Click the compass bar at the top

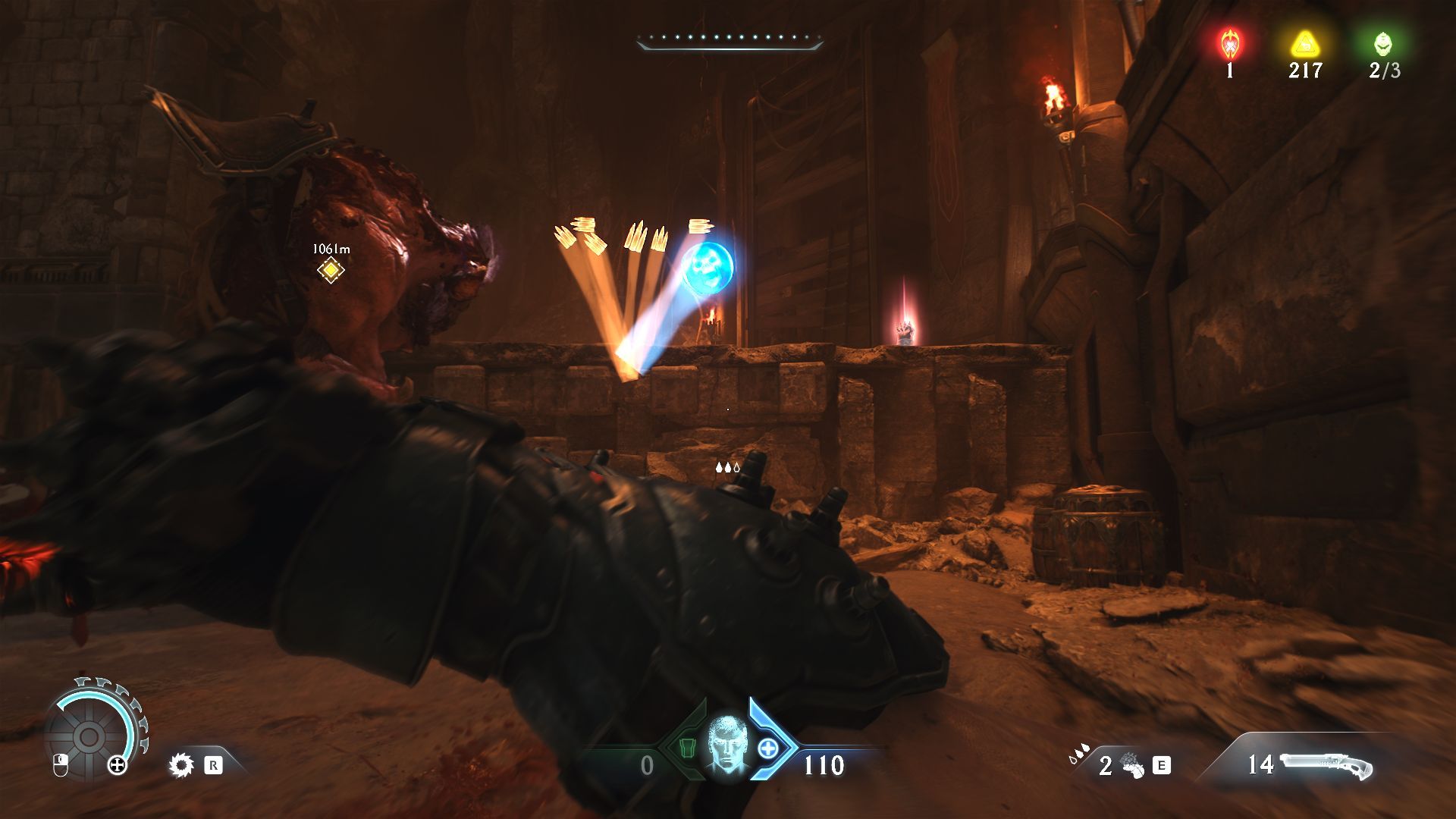click(x=730, y=40)
